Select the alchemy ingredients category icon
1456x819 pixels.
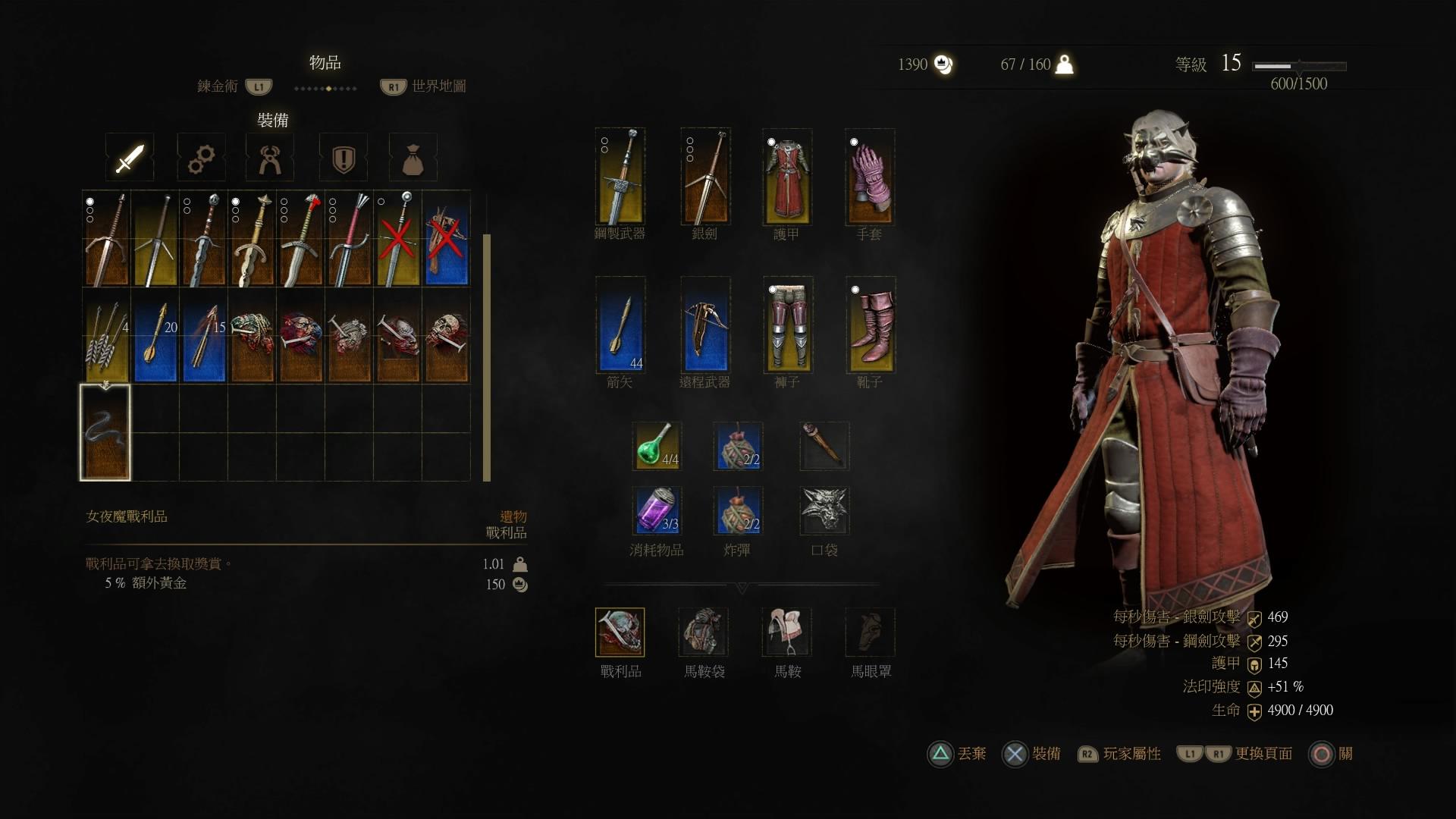point(270,157)
